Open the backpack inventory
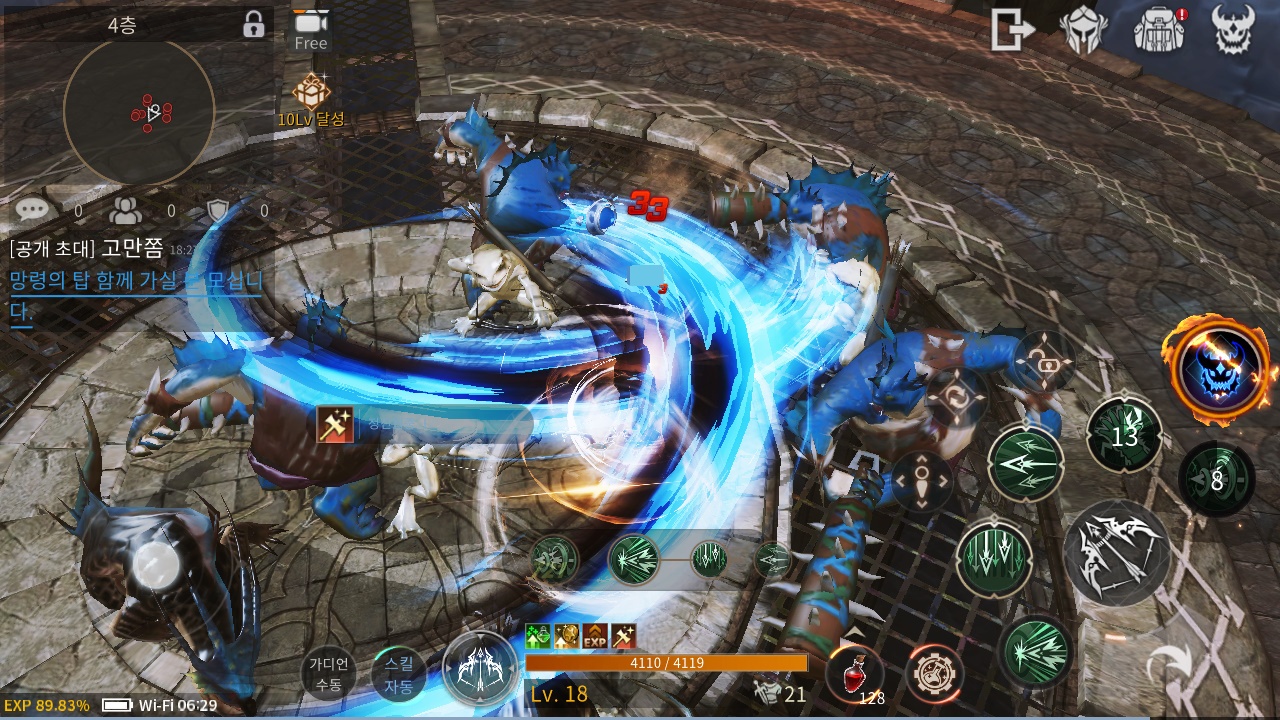The width and height of the screenshot is (1280, 720). (1158, 29)
